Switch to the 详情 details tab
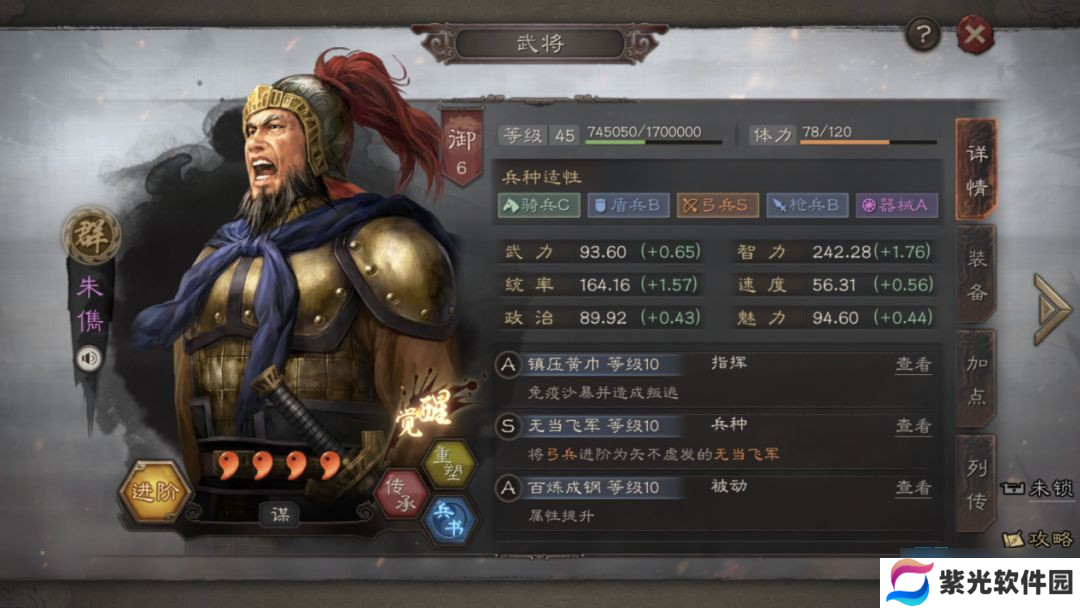 [x=976, y=169]
